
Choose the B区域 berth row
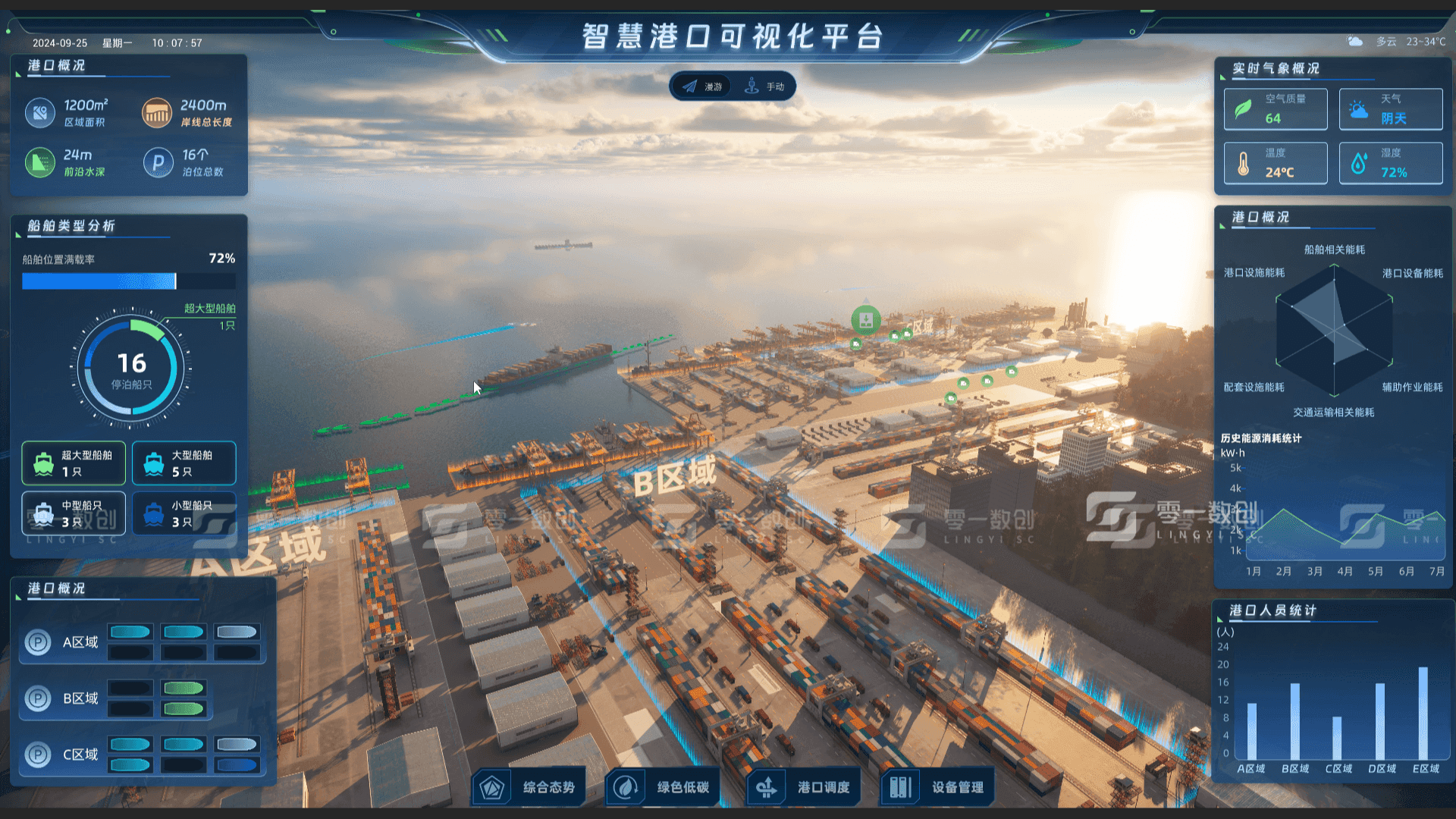[x=116, y=698]
